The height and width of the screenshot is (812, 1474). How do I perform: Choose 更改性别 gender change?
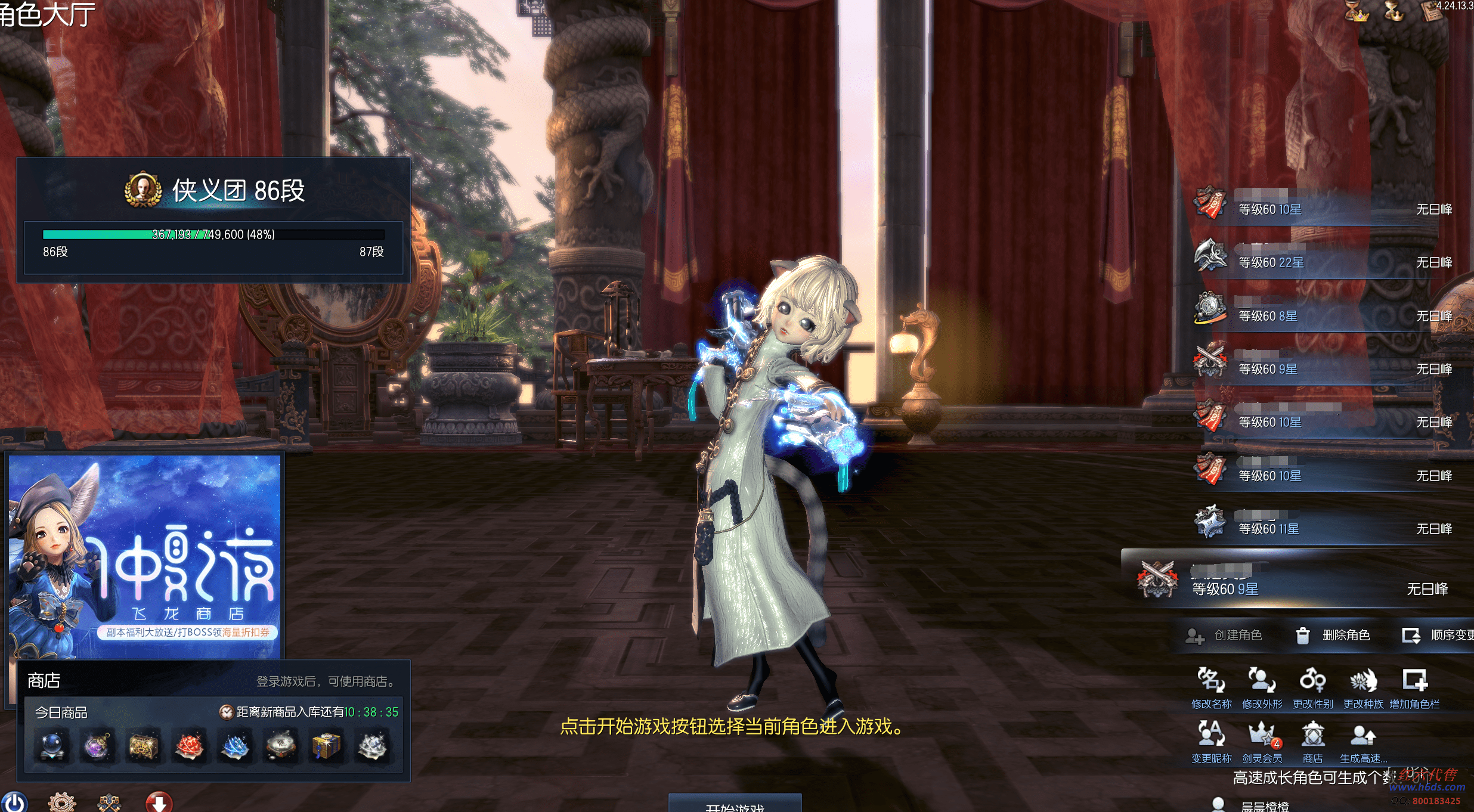pyautogui.click(x=1312, y=688)
